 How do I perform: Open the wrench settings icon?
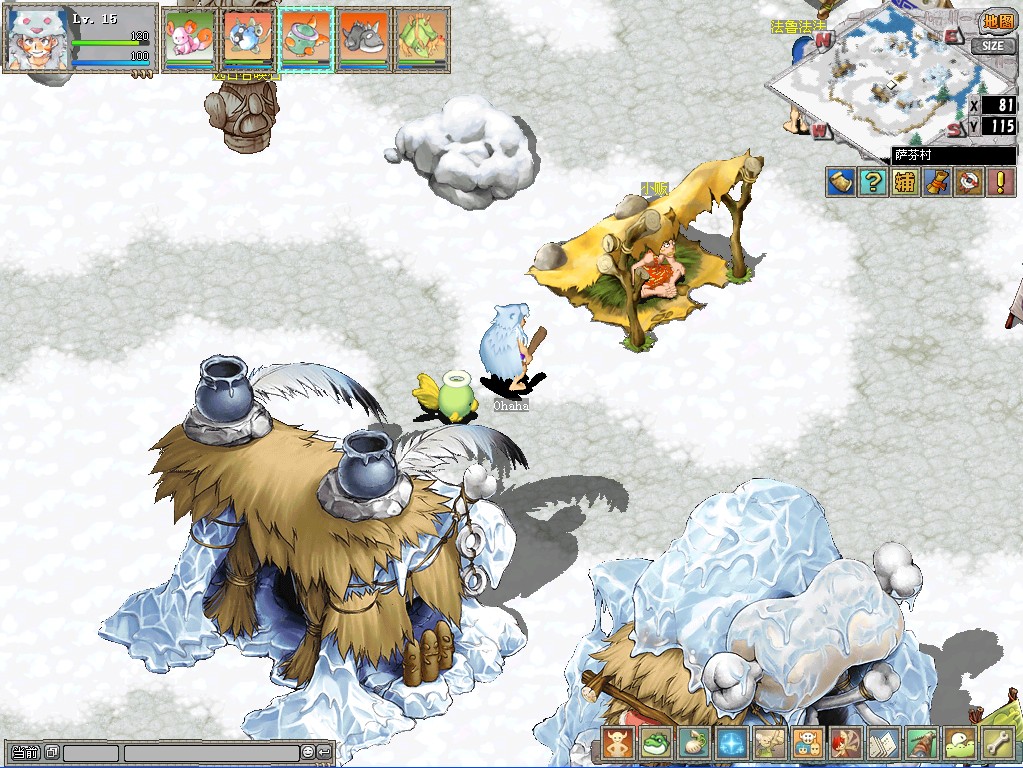[x=996, y=743]
